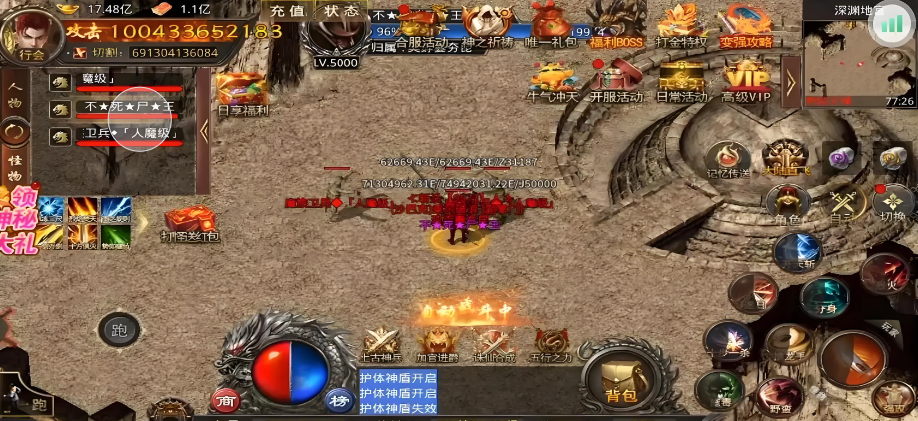Open the 状态 status panel
The image size is (918, 421).
pos(342,10)
